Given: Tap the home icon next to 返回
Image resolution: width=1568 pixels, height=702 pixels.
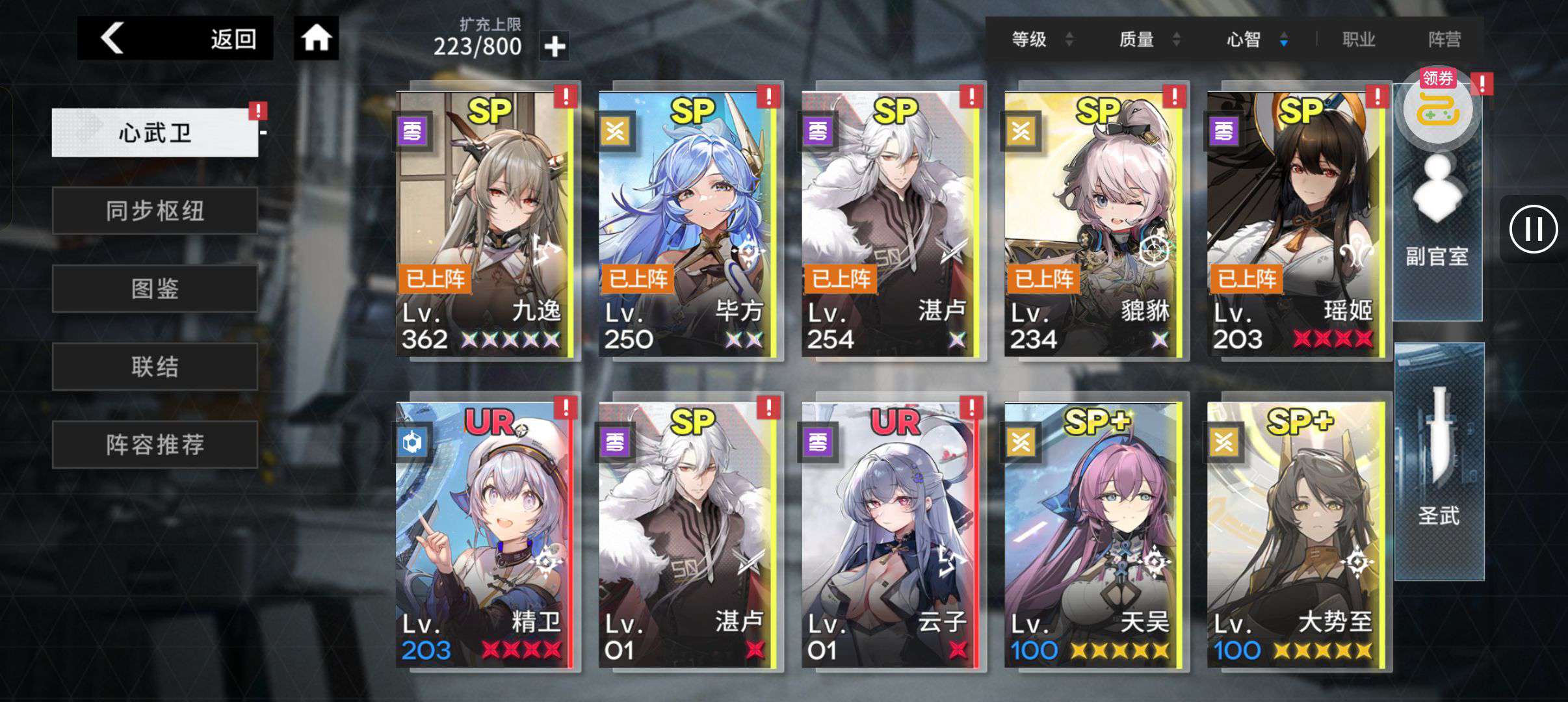Looking at the screenshot, I should point(317,38).
